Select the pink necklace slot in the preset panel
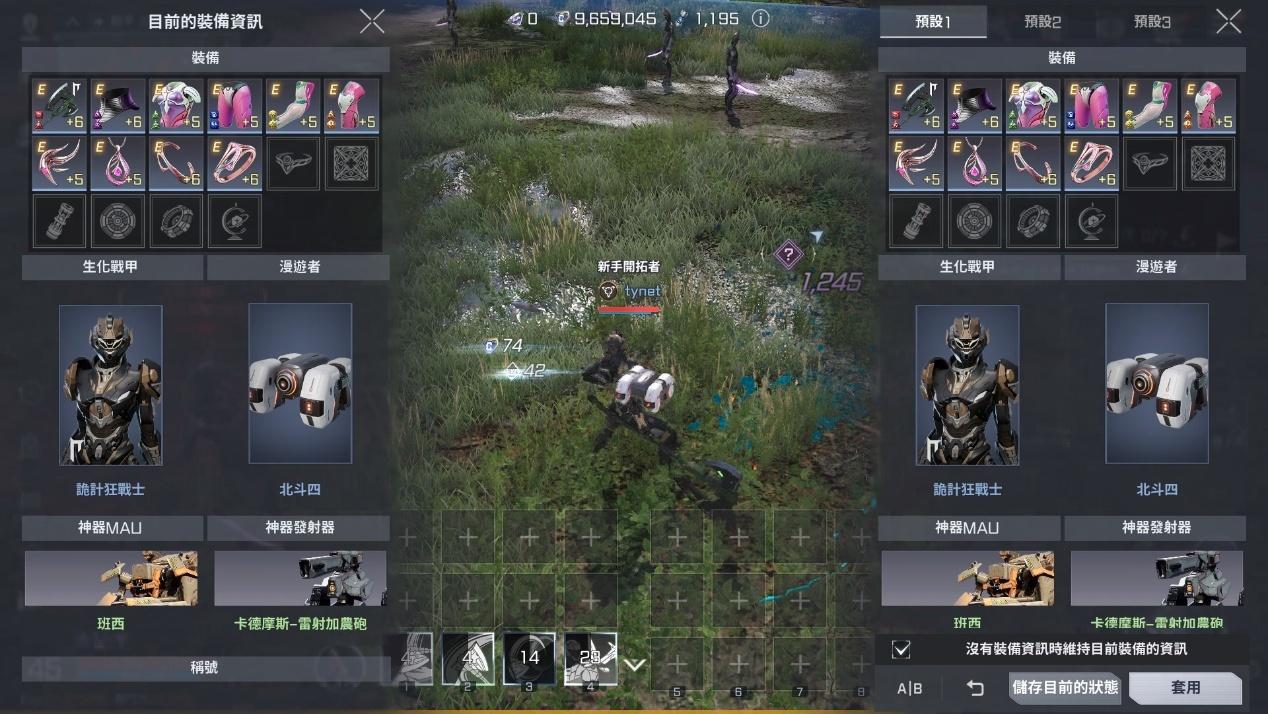The height and width of the screenshot is (714, 1268). tap(974, 163)
